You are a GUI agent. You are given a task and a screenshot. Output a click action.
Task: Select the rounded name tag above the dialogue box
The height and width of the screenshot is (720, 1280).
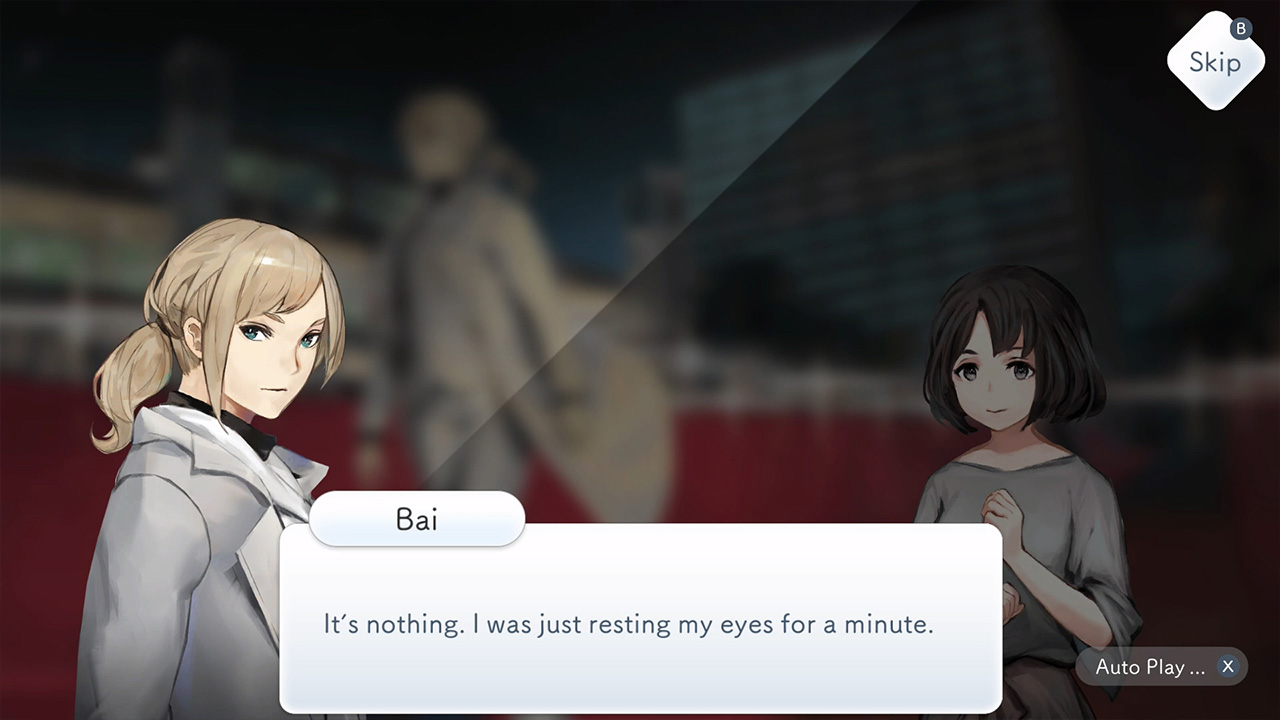[417, 519]
